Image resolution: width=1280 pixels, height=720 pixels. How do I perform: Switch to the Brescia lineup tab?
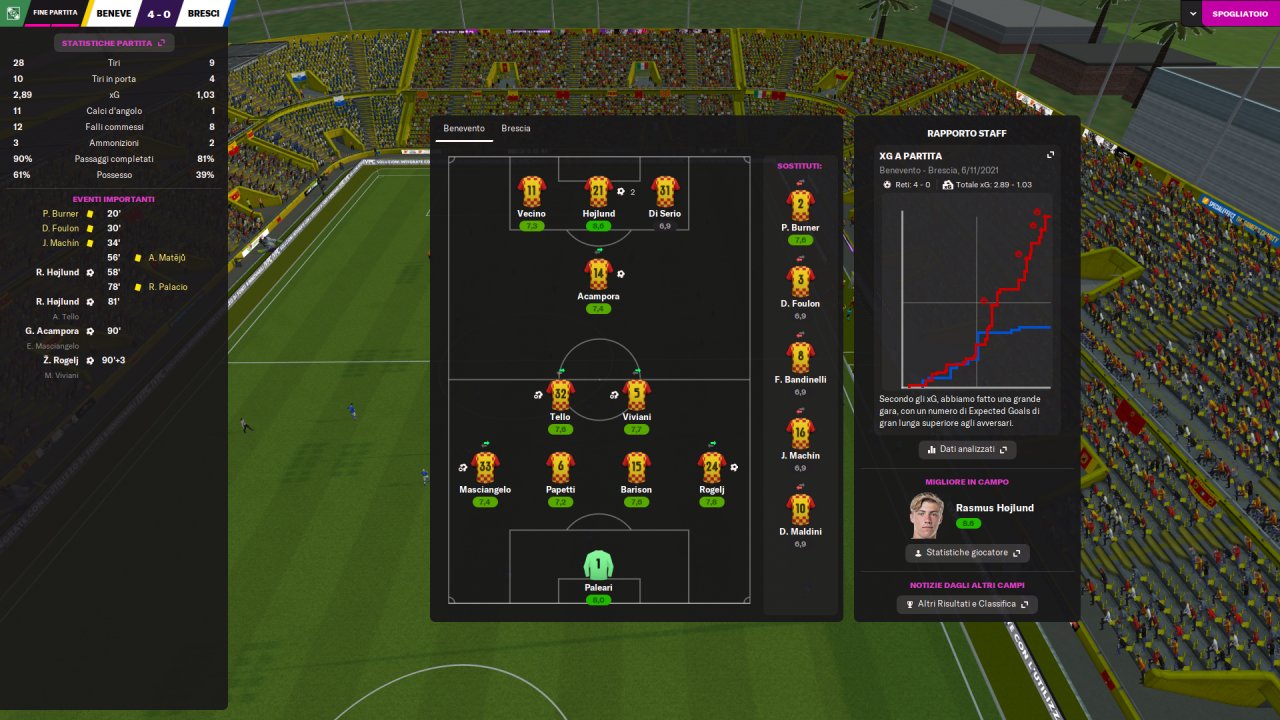[x=516, y=129]
